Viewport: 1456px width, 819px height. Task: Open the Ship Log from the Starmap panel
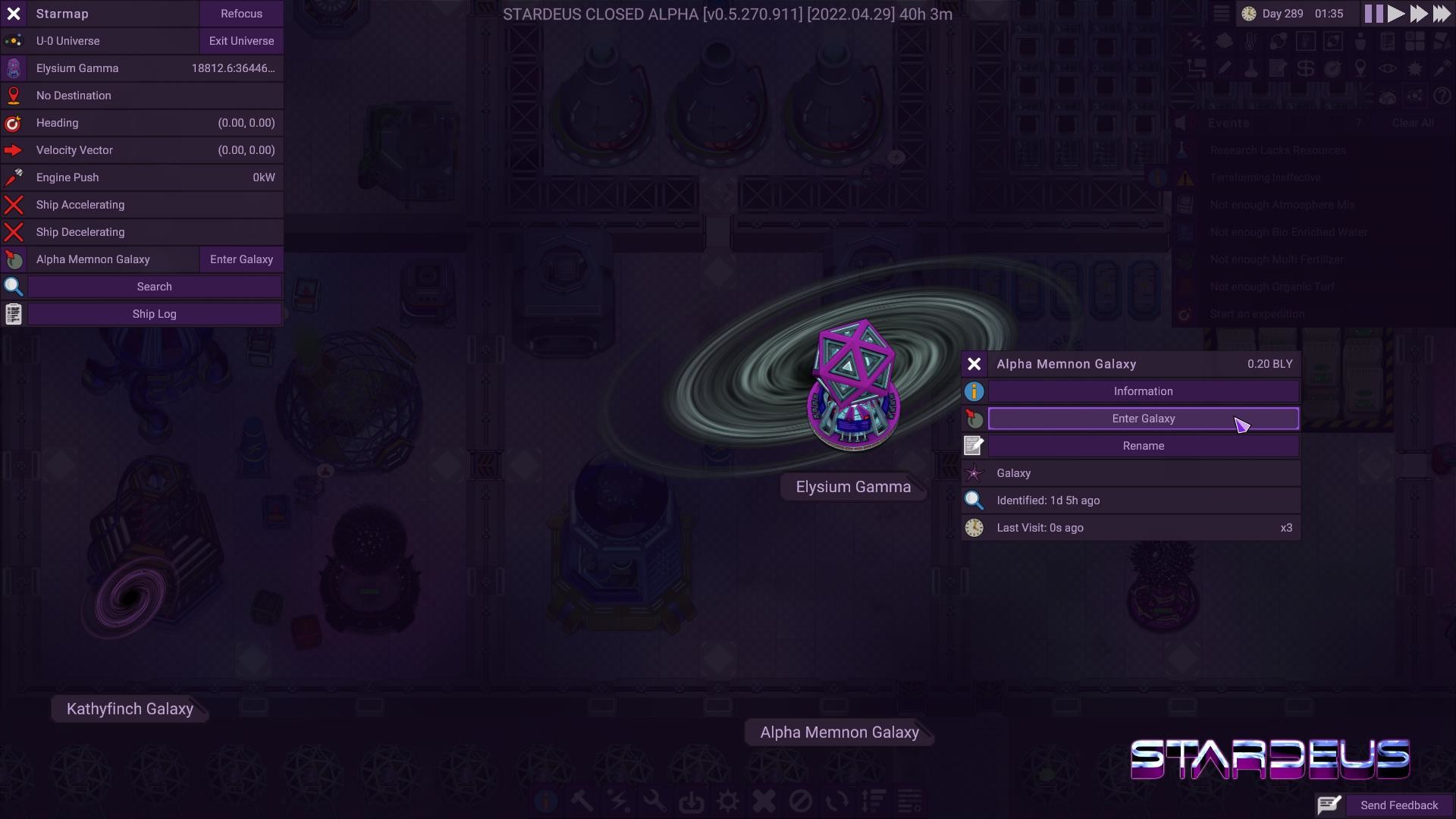[x=154, y=313]
